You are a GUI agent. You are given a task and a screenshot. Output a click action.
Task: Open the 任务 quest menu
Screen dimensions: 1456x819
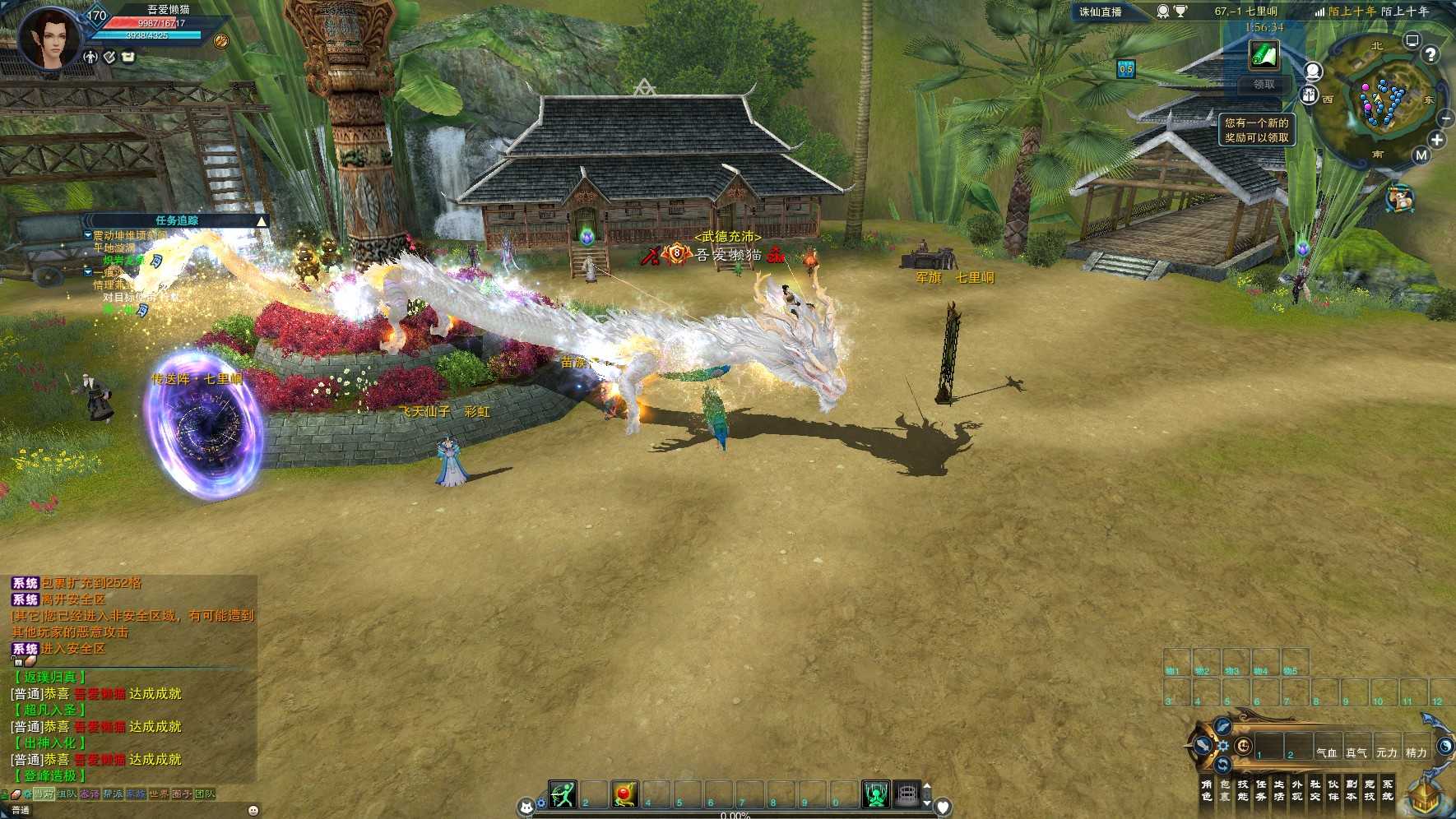[x=1261, y=790]
